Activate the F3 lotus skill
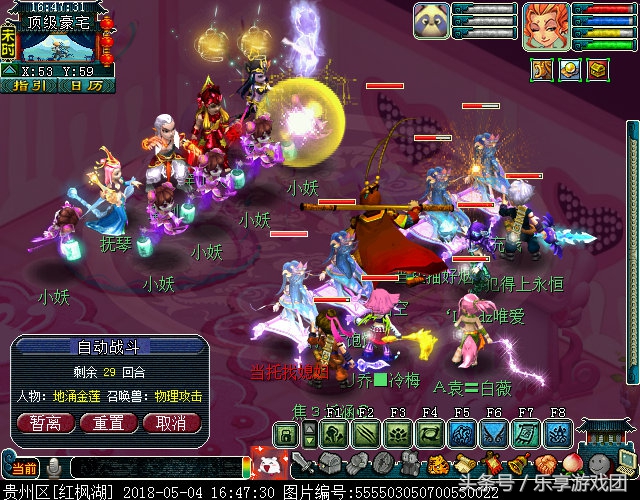Viewport: 640px width, 500px height. [397, 434]
